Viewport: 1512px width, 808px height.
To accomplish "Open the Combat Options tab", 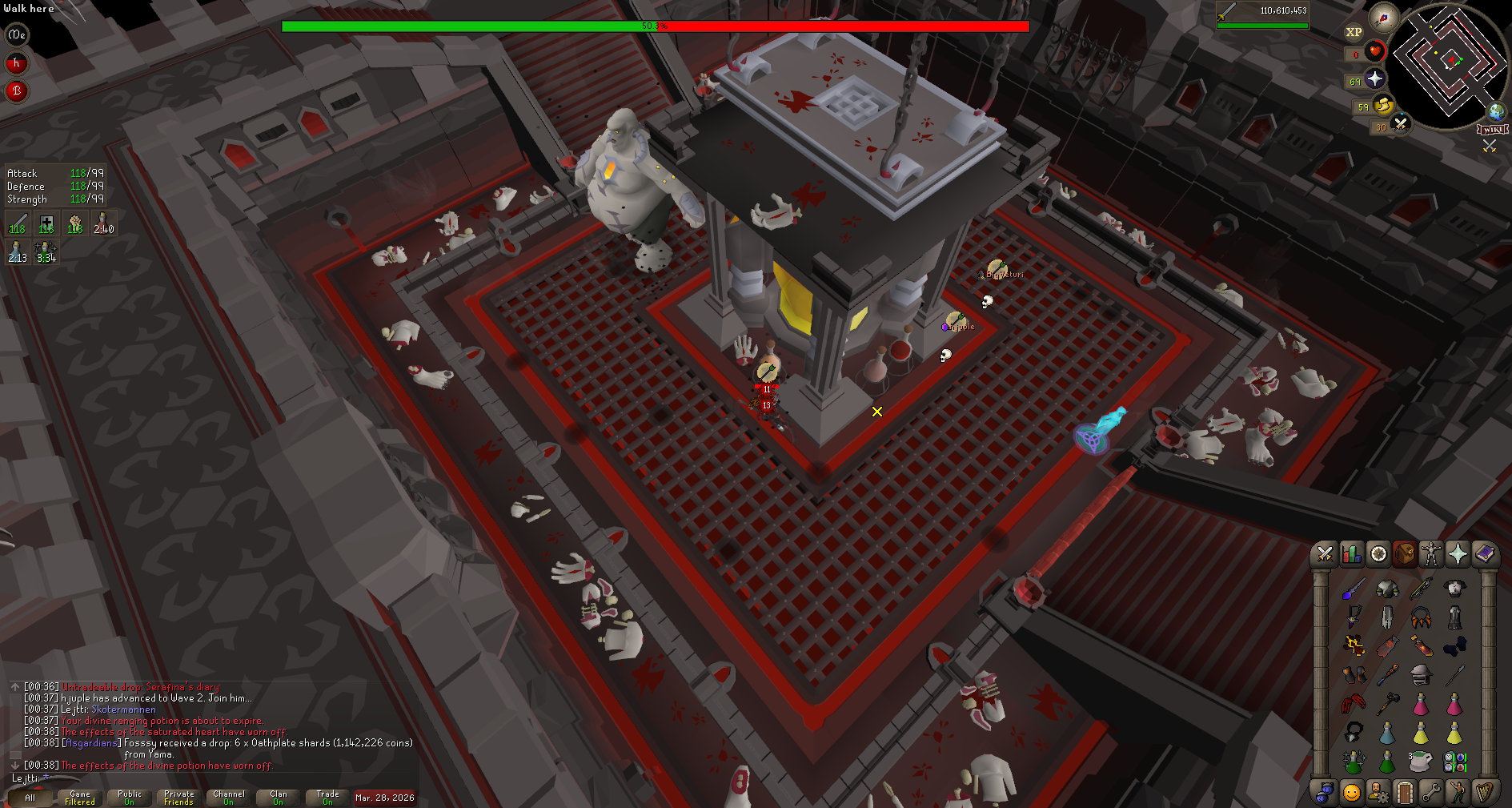I will pos(1325,554).
